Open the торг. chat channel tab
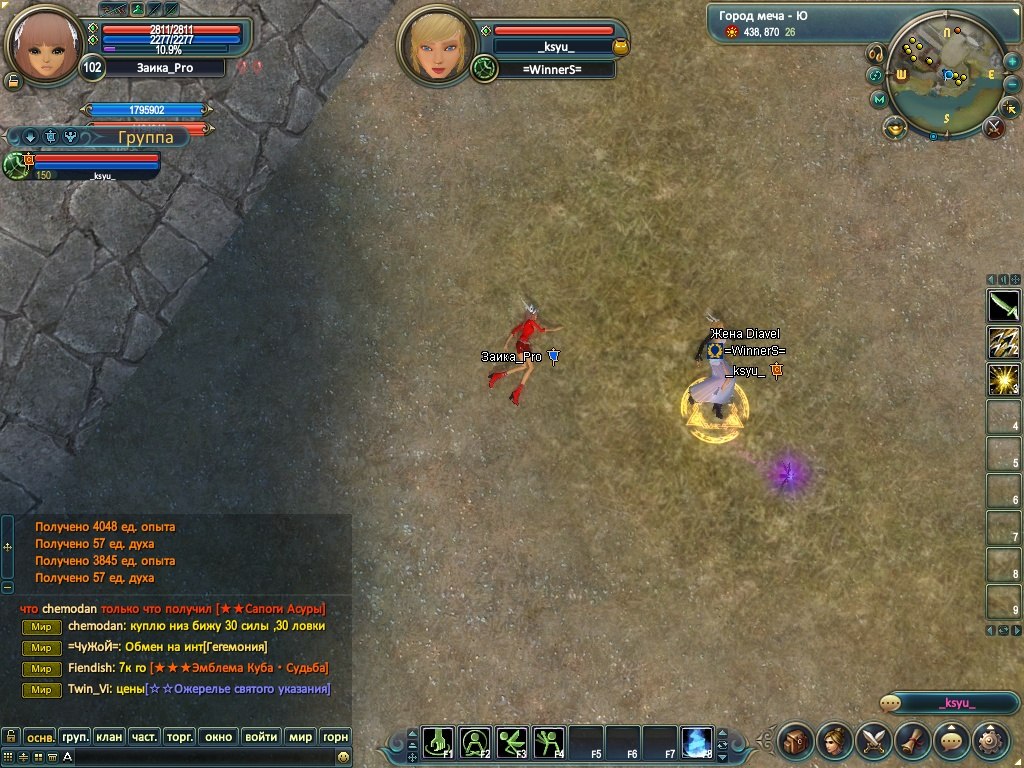The height and width of the screenshot is (768, 1024). 179,737
